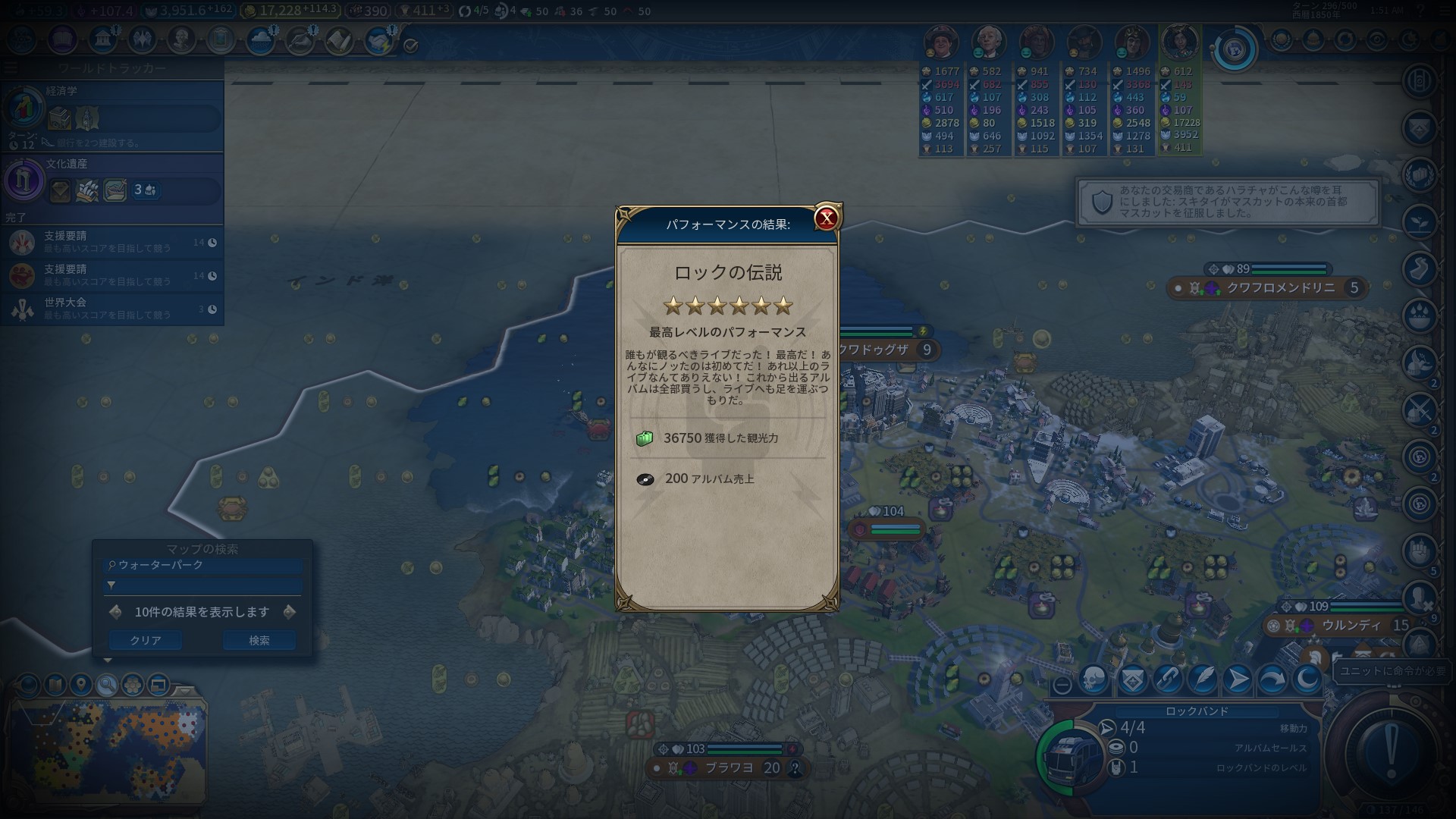Open the climate rain-cloud report button
The width and height of the screenshot is (1456, 819).
coord(260,40)
